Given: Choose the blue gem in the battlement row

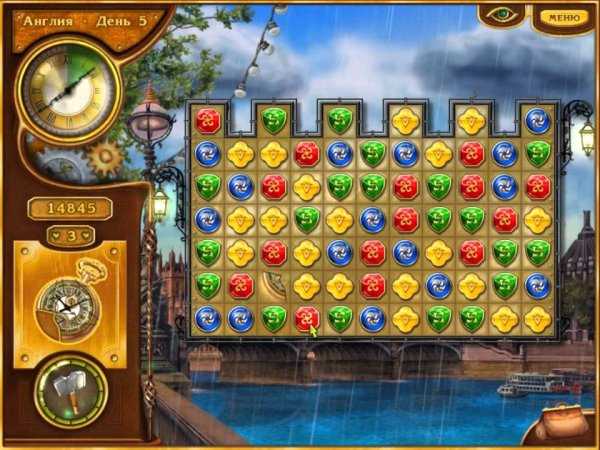Looking at the screenshot, I should pyautogui.click(x=538, y=121).
